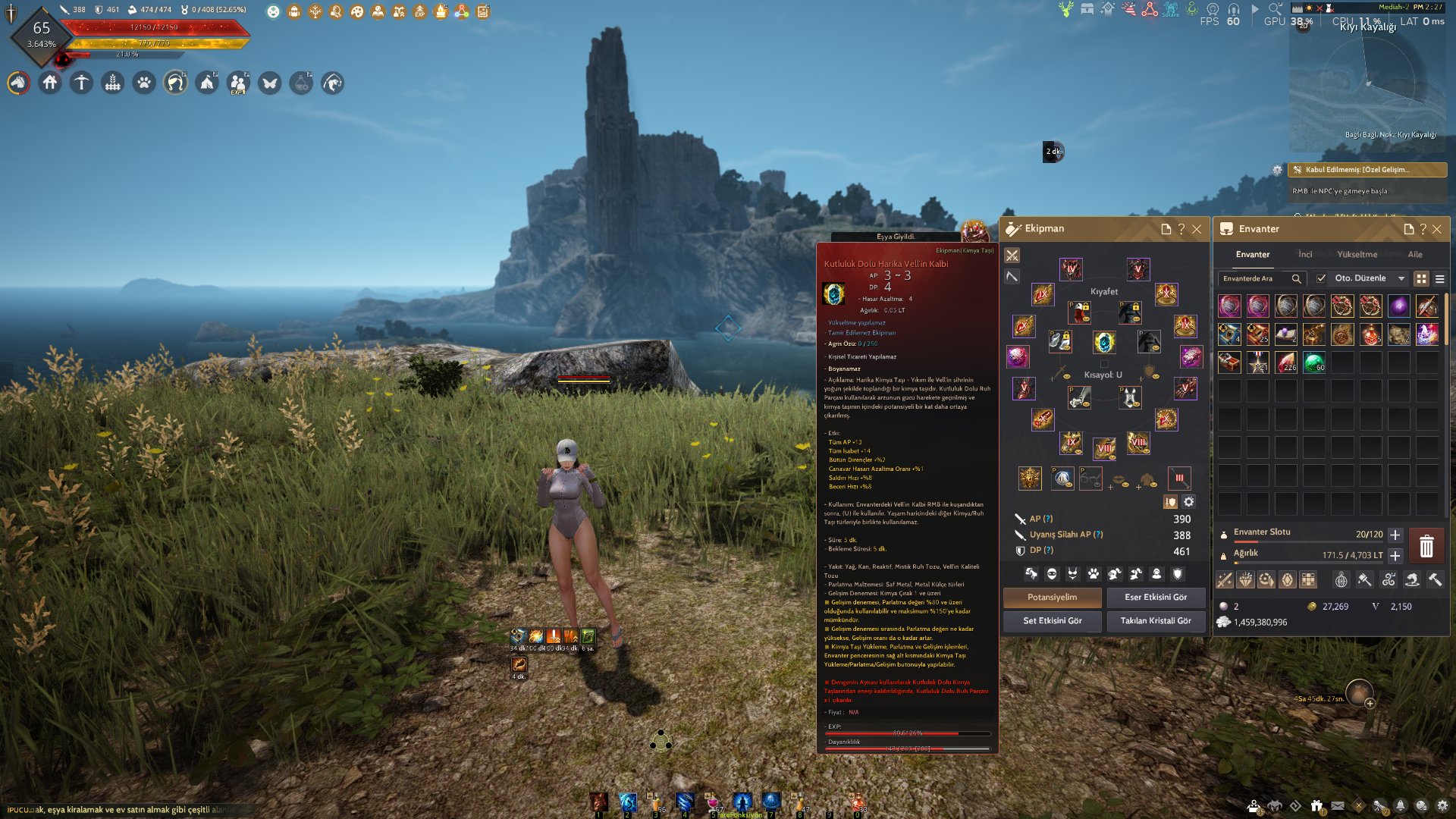Close the Ekipman equipment window
The height and width of the screenshot is (819, 1456).
1197,229
